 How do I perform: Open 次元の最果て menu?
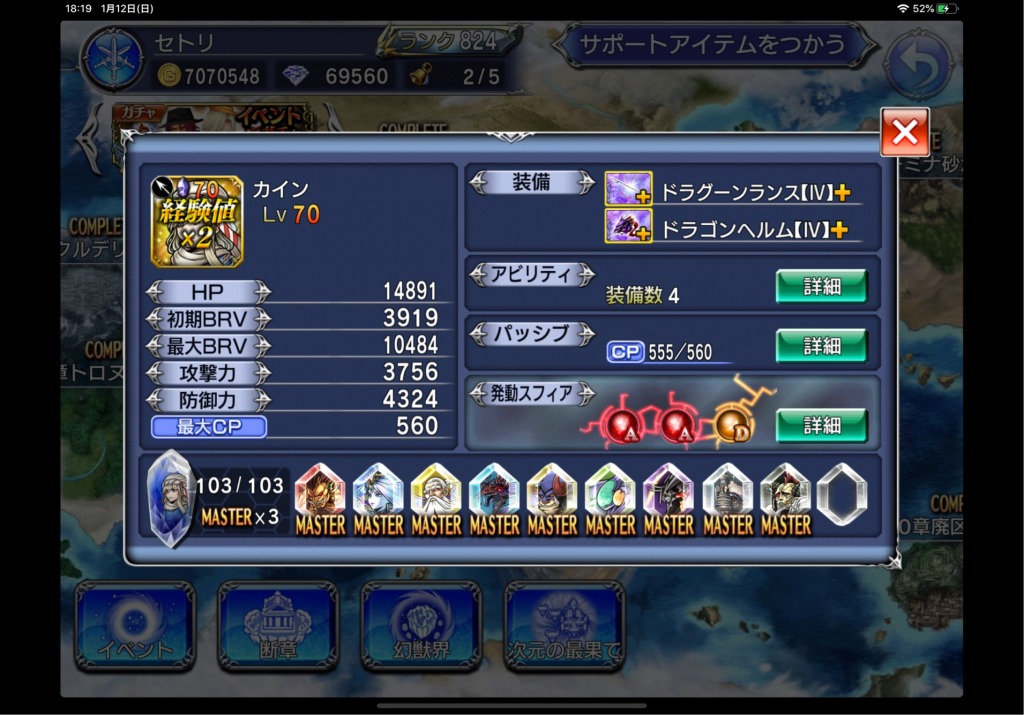[x=563, y=625]
